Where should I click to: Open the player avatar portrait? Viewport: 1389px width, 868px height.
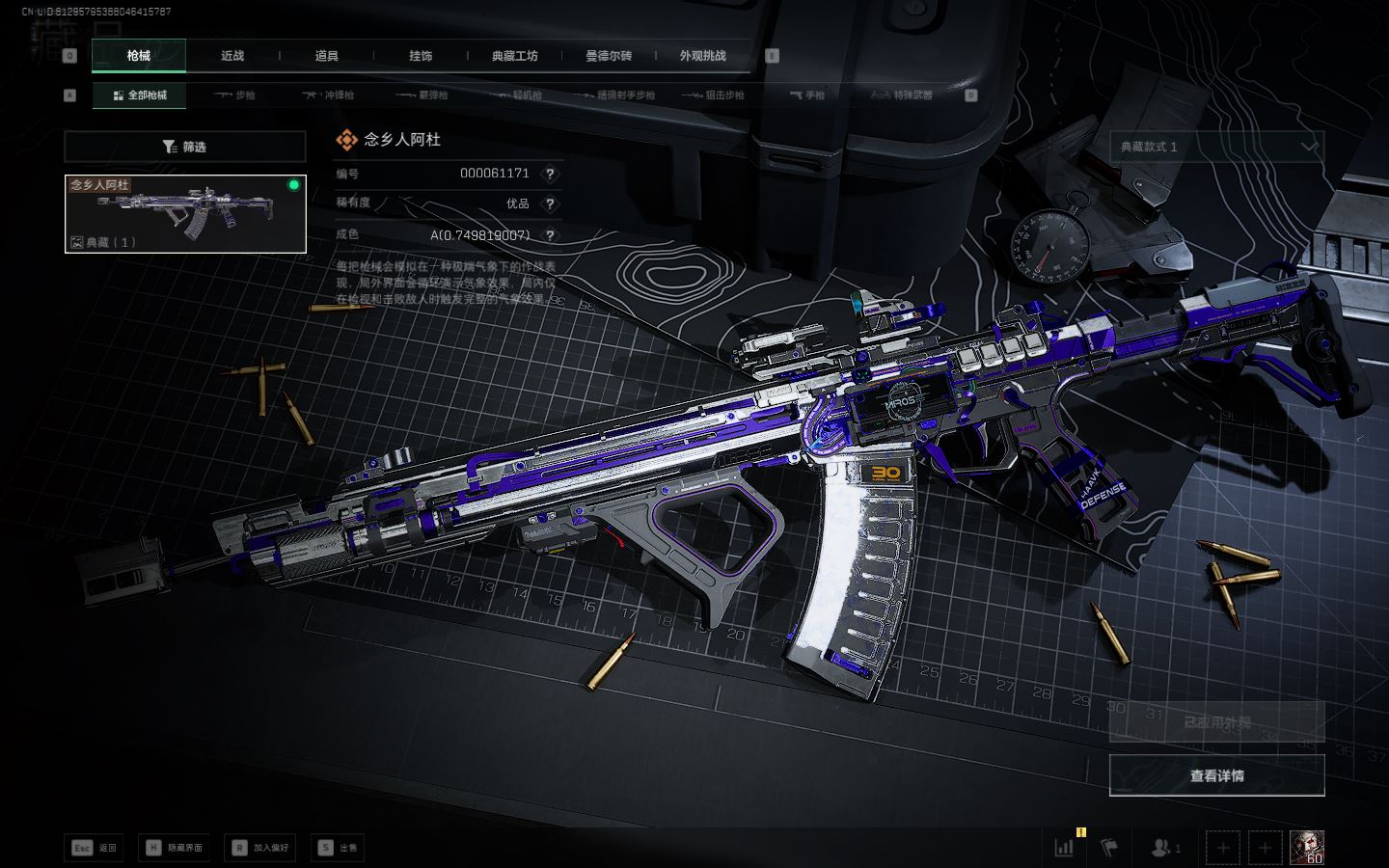click(x=1307, y=847)
